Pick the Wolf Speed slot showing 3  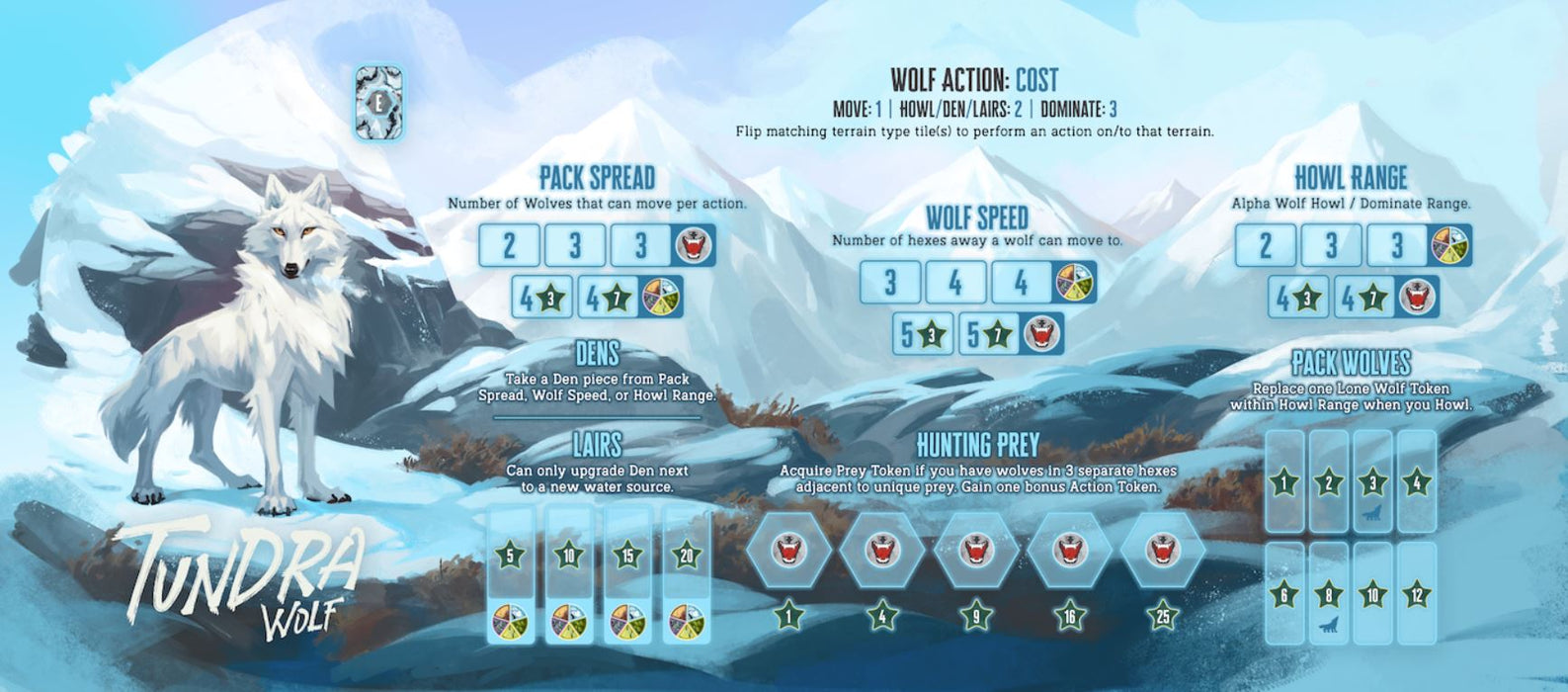(889, 283)
